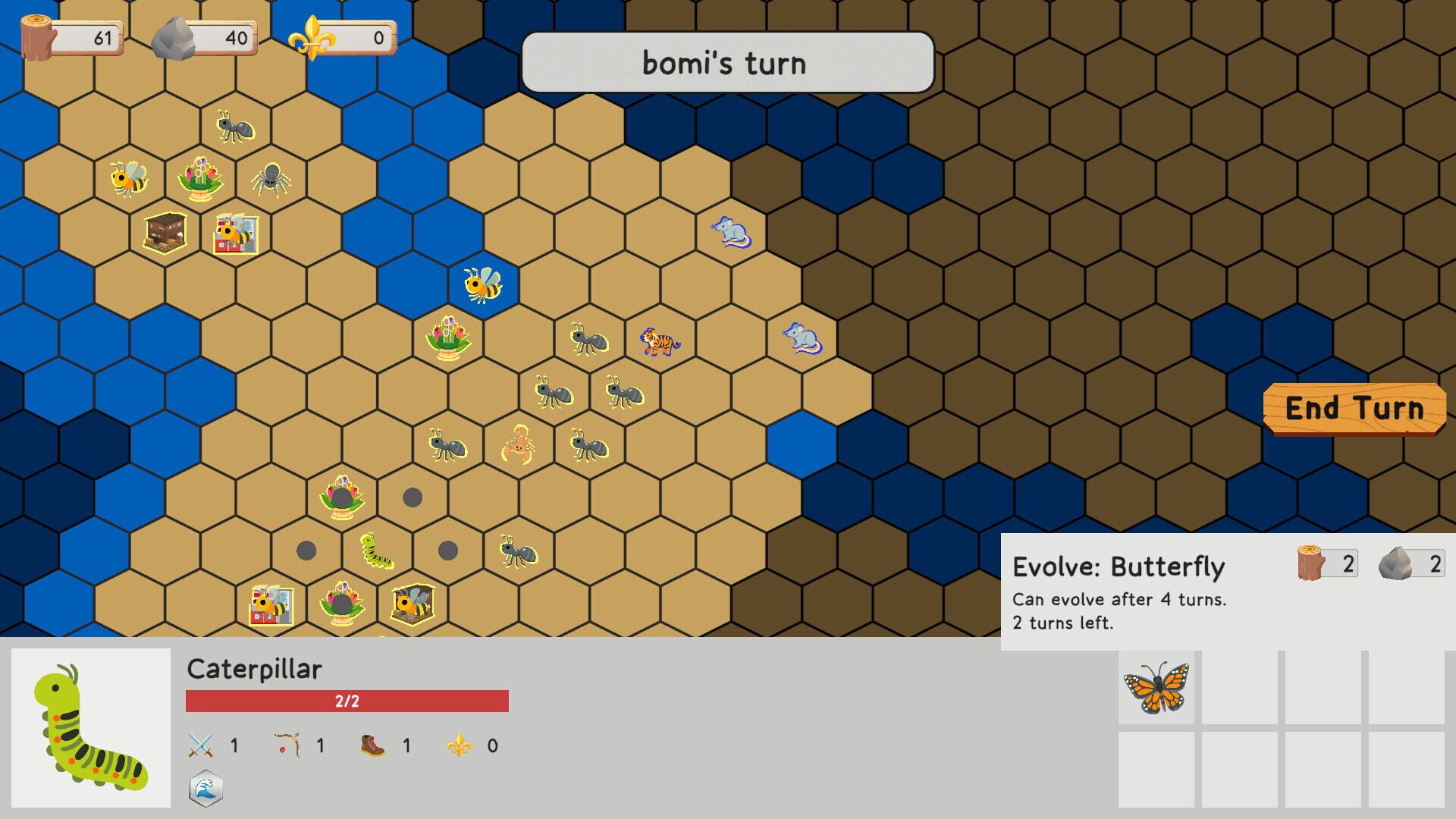Screen dimensions: 1456x819
Task: Click the boot movement stat icon
Action: tap(372, 745)
